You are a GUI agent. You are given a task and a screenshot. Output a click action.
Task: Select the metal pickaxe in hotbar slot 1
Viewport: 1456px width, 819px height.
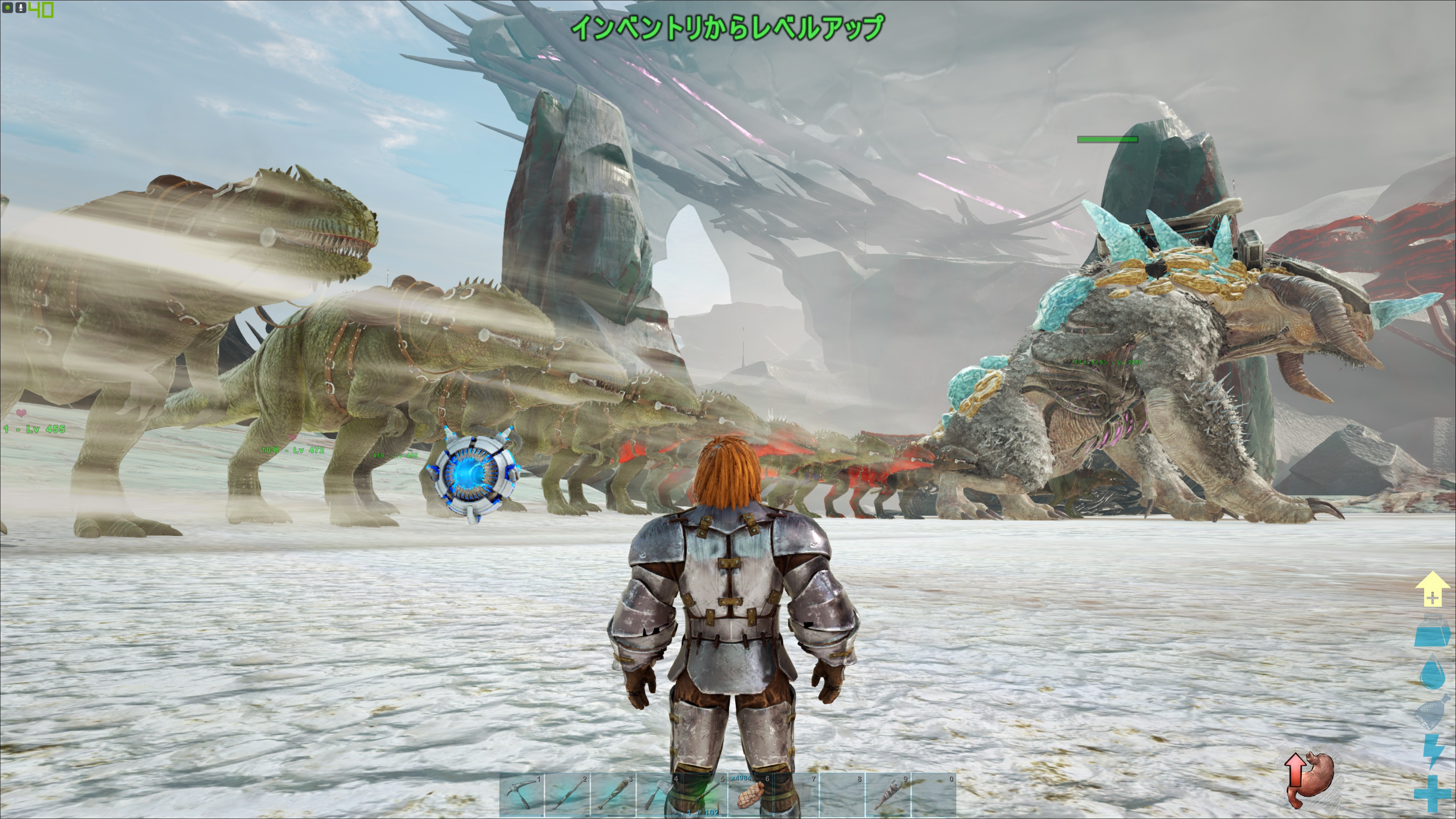click(x=522, y=795)
